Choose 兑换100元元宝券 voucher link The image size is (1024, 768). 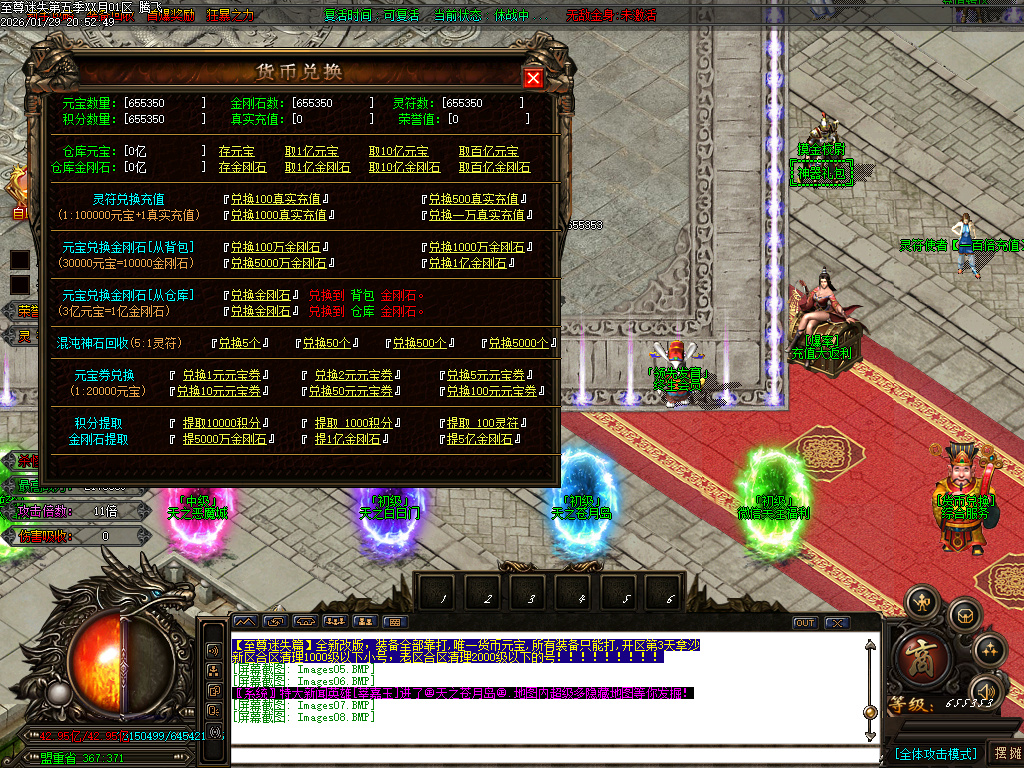point(496,391)
